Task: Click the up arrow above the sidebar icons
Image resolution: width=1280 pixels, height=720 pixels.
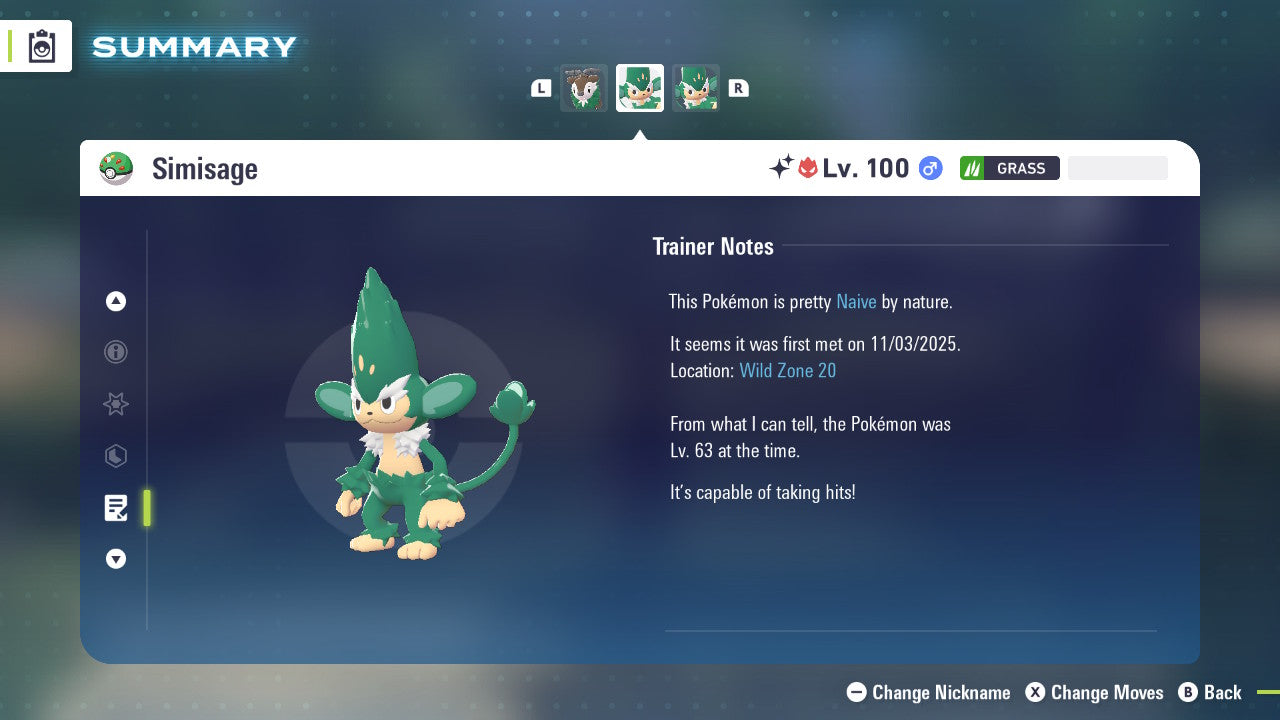Action: coord(115,301)
